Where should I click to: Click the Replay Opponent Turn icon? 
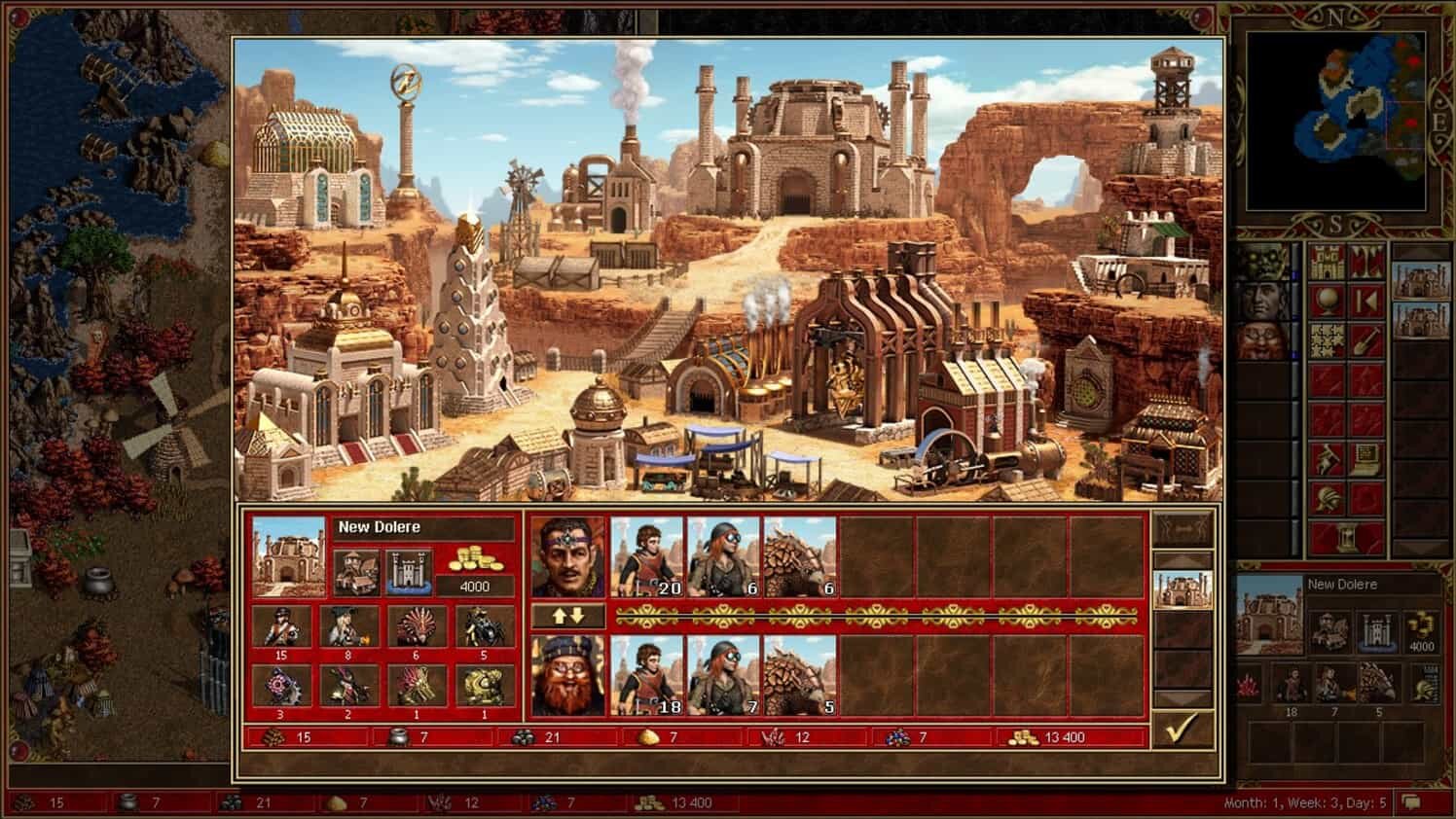coord(1366,298)
